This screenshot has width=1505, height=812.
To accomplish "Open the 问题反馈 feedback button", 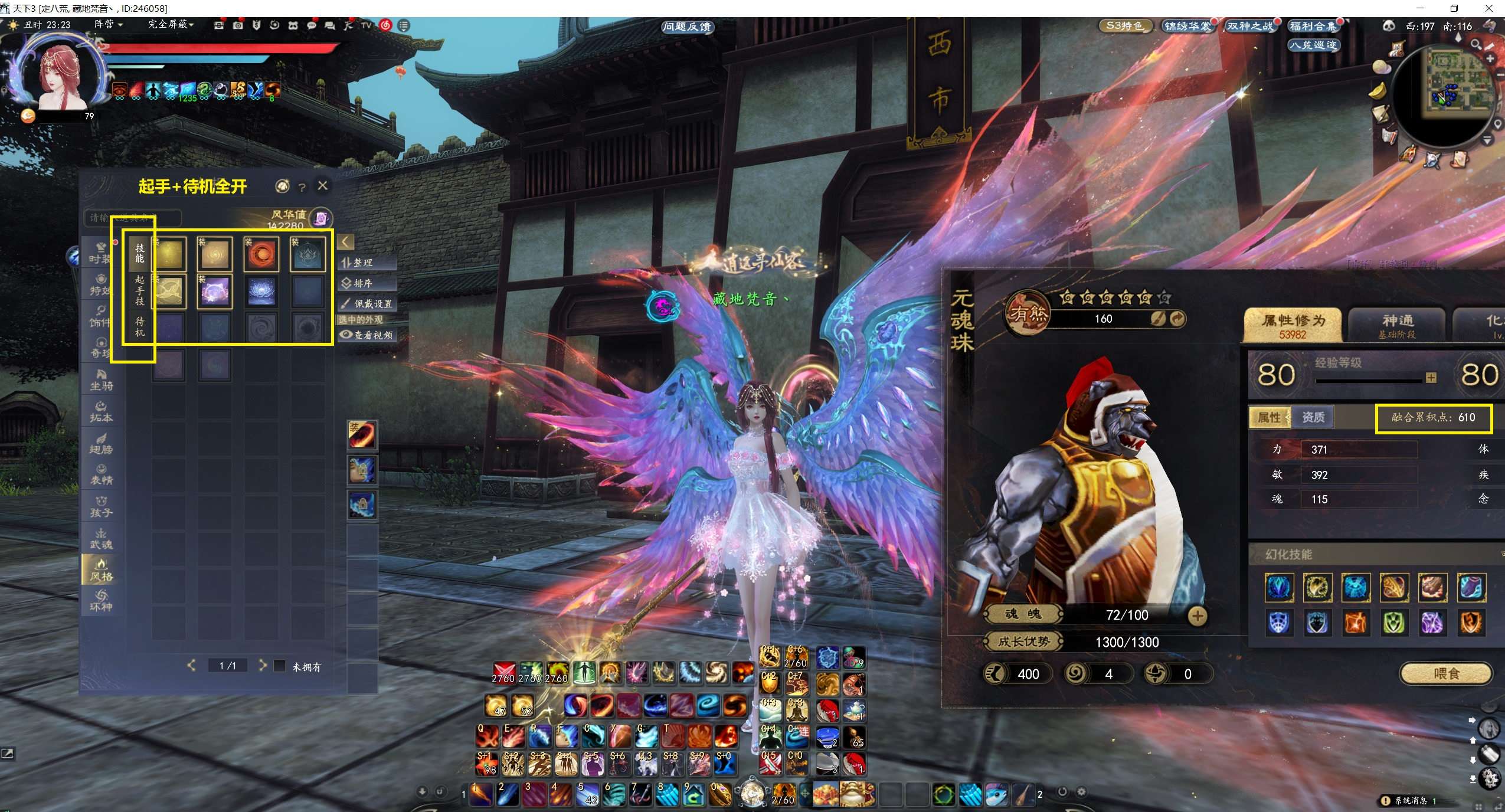I will click(686, 27).
